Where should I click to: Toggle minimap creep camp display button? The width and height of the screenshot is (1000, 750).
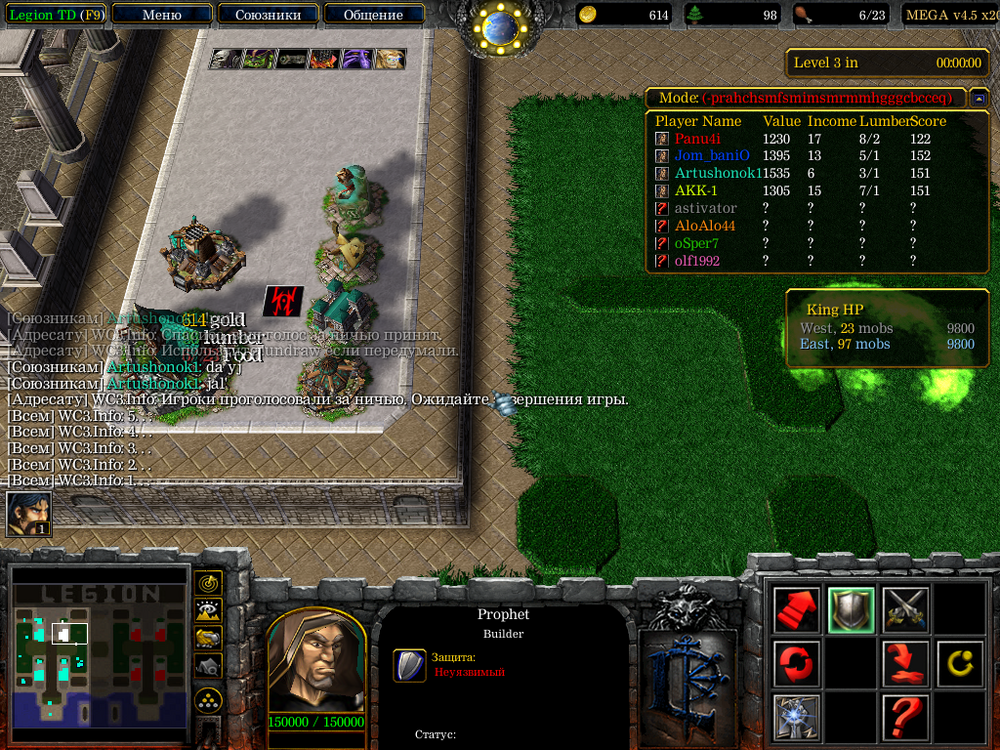coord(208,666)
